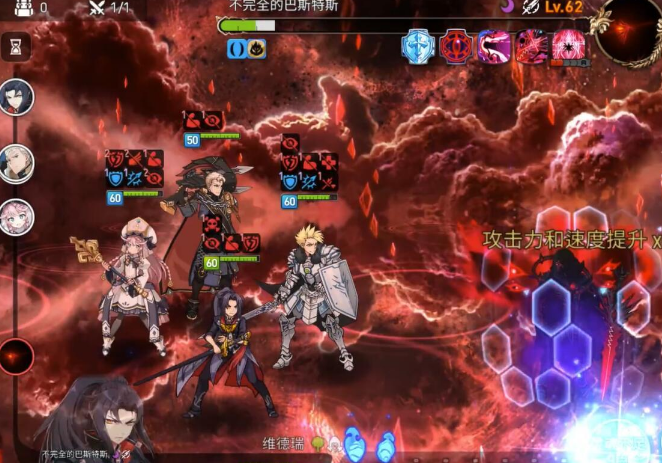Open the ornate gold-framed orb at the corner

point(628,32)
